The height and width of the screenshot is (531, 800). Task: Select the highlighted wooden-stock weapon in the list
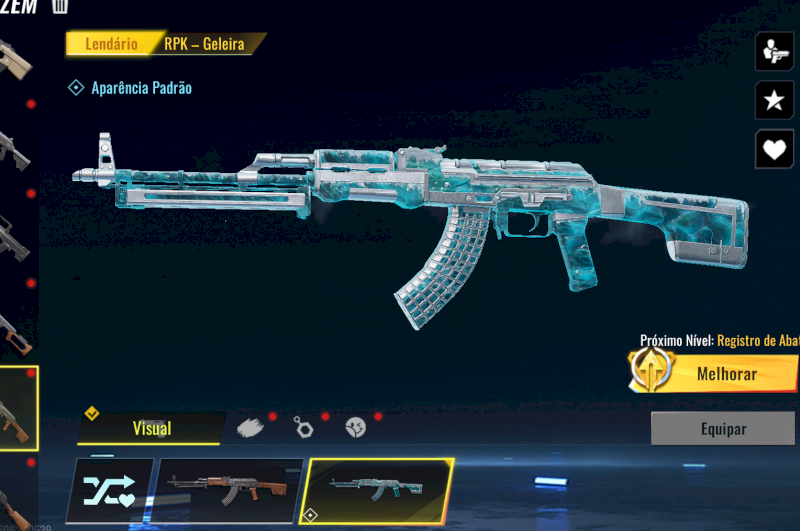point(17,410)
